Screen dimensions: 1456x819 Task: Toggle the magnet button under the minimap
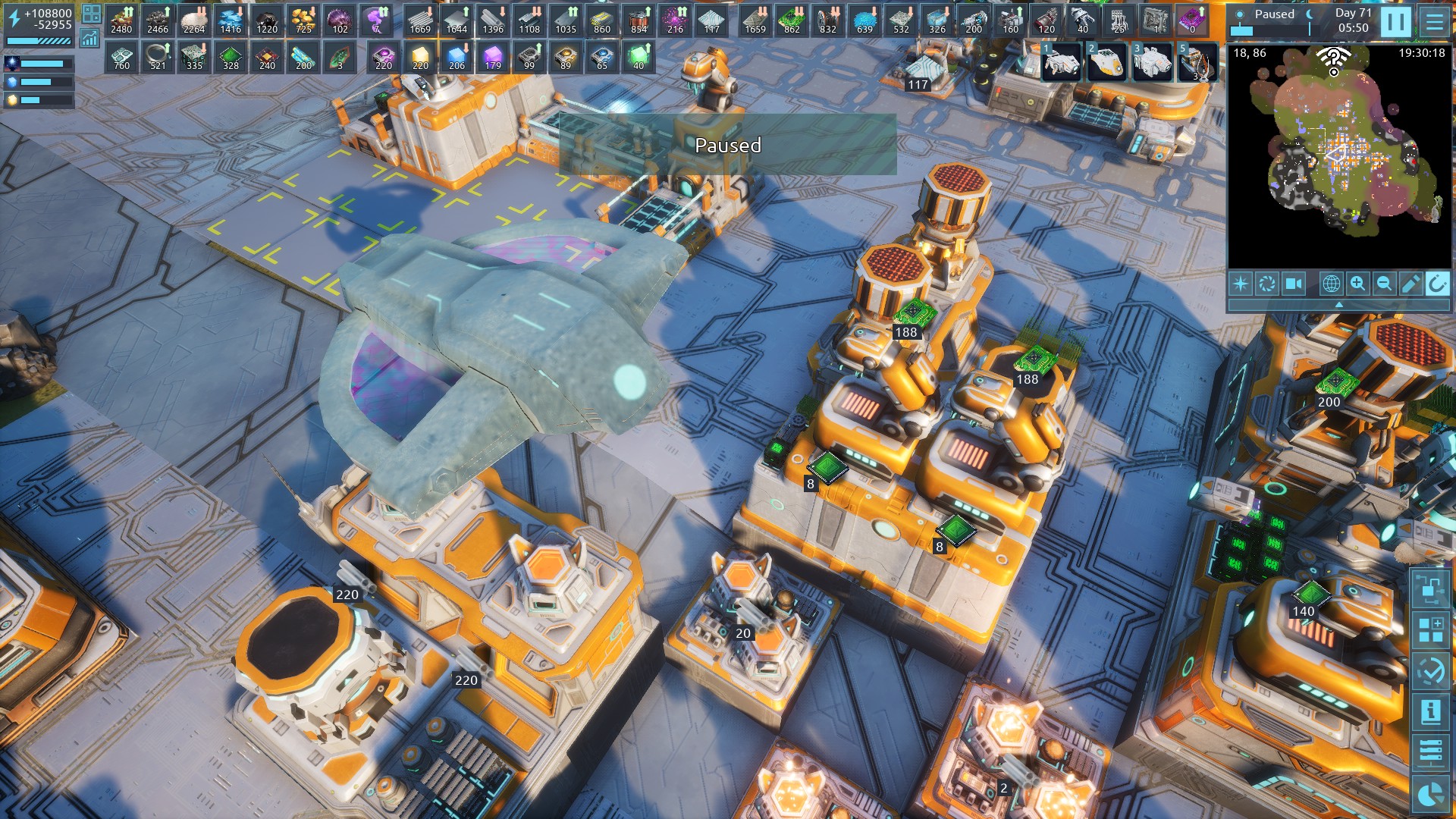(x=1437, y=284)
